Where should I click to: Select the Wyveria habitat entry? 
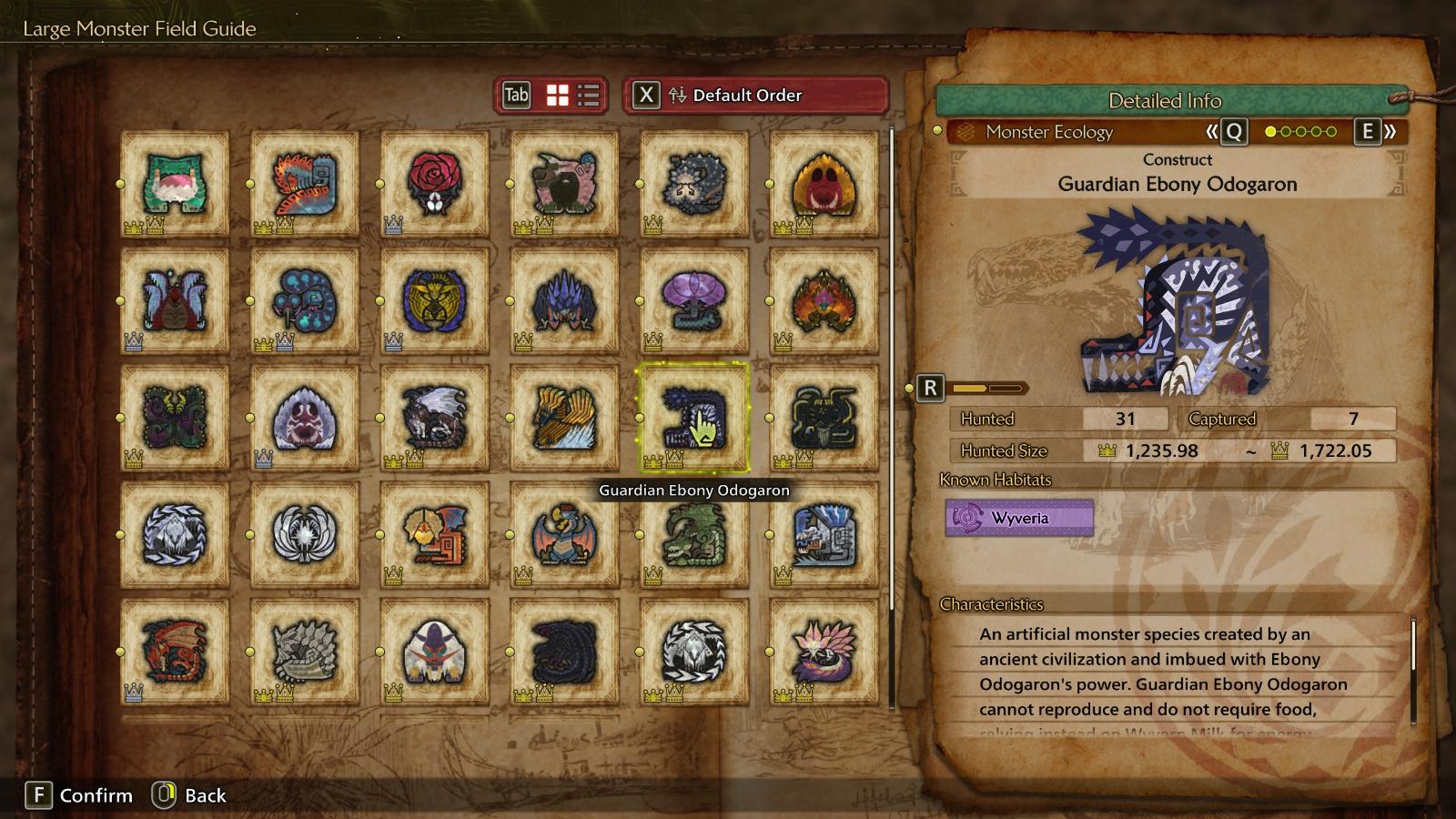coord(1019,518)
